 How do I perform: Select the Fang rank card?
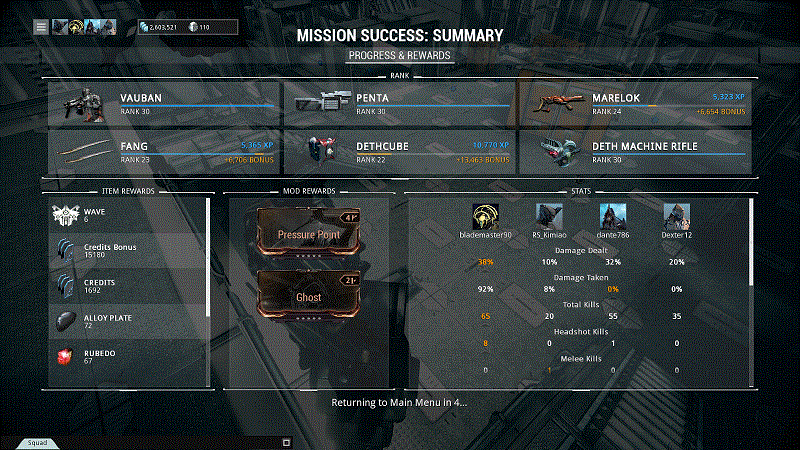click(x=163, y=151)
